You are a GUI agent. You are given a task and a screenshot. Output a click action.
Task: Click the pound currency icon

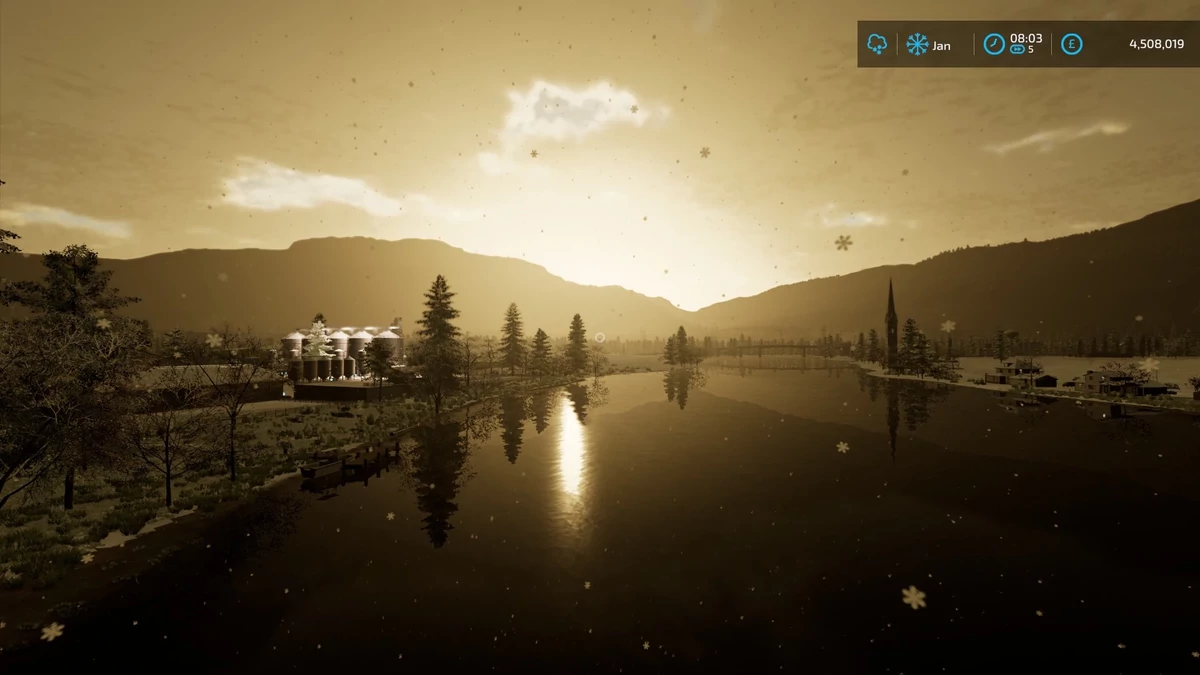click(1071, 44)
